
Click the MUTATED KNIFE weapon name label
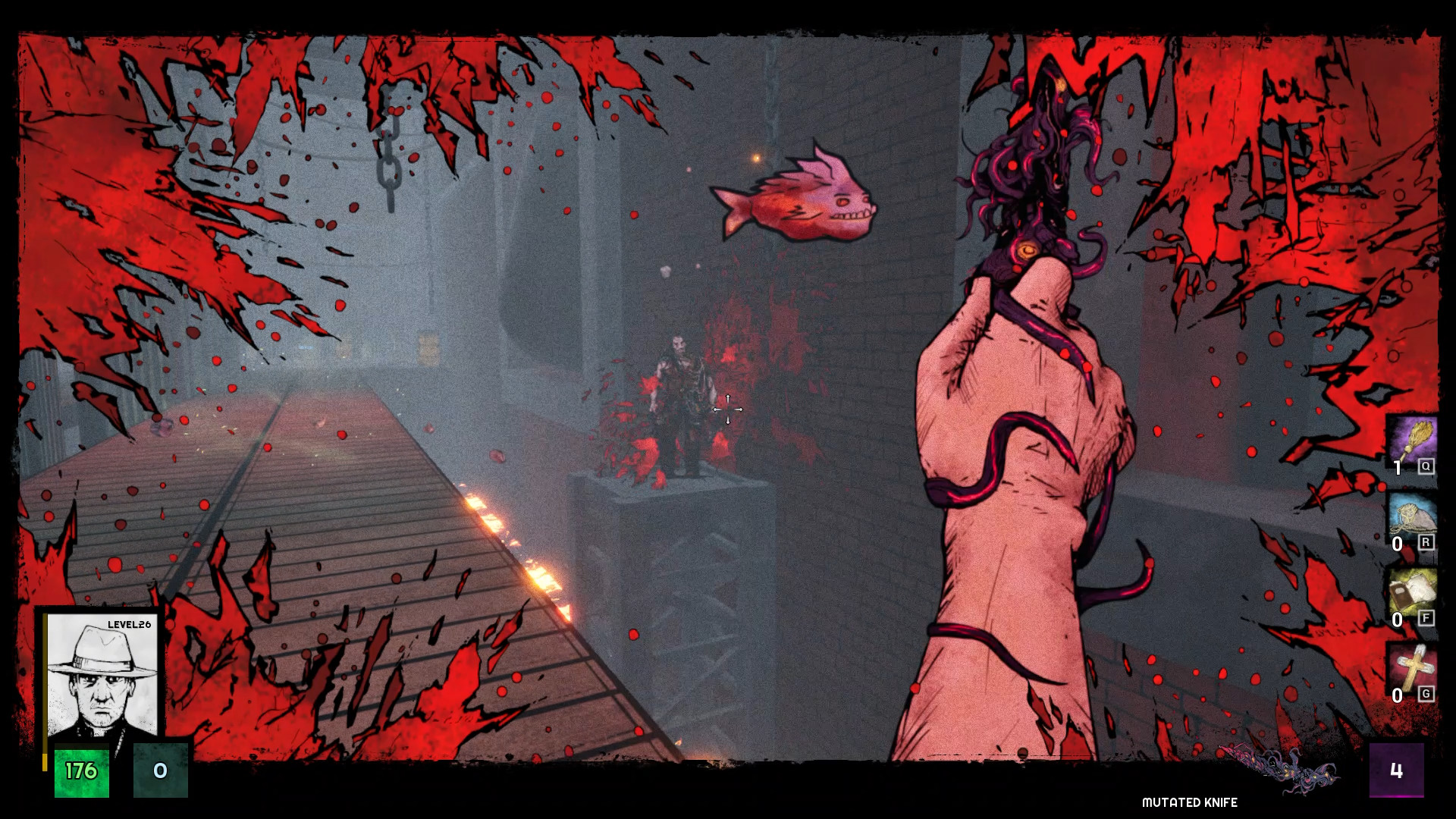click(1188, 802)
